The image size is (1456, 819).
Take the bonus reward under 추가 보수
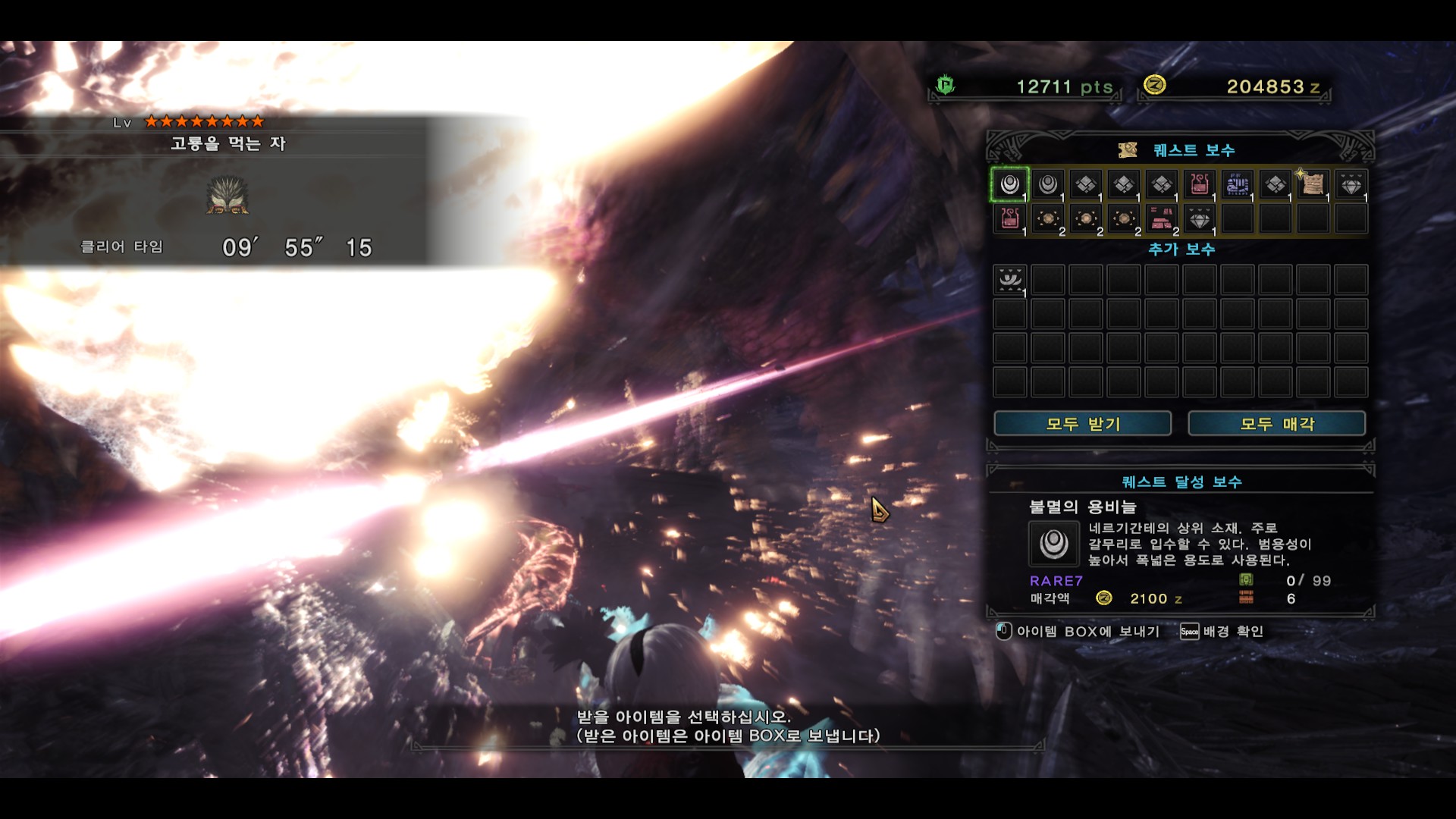coord(1009,280)
